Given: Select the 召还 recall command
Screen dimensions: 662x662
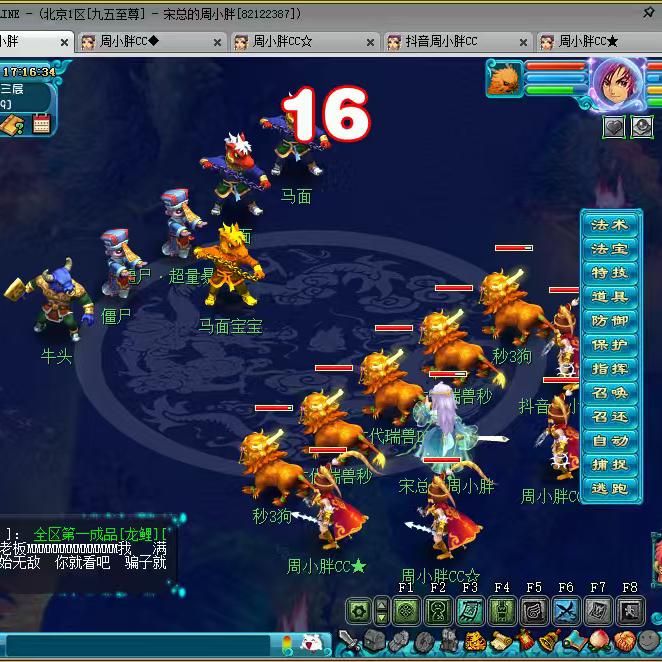Looking at the screenshot, I should click(610, 417).
